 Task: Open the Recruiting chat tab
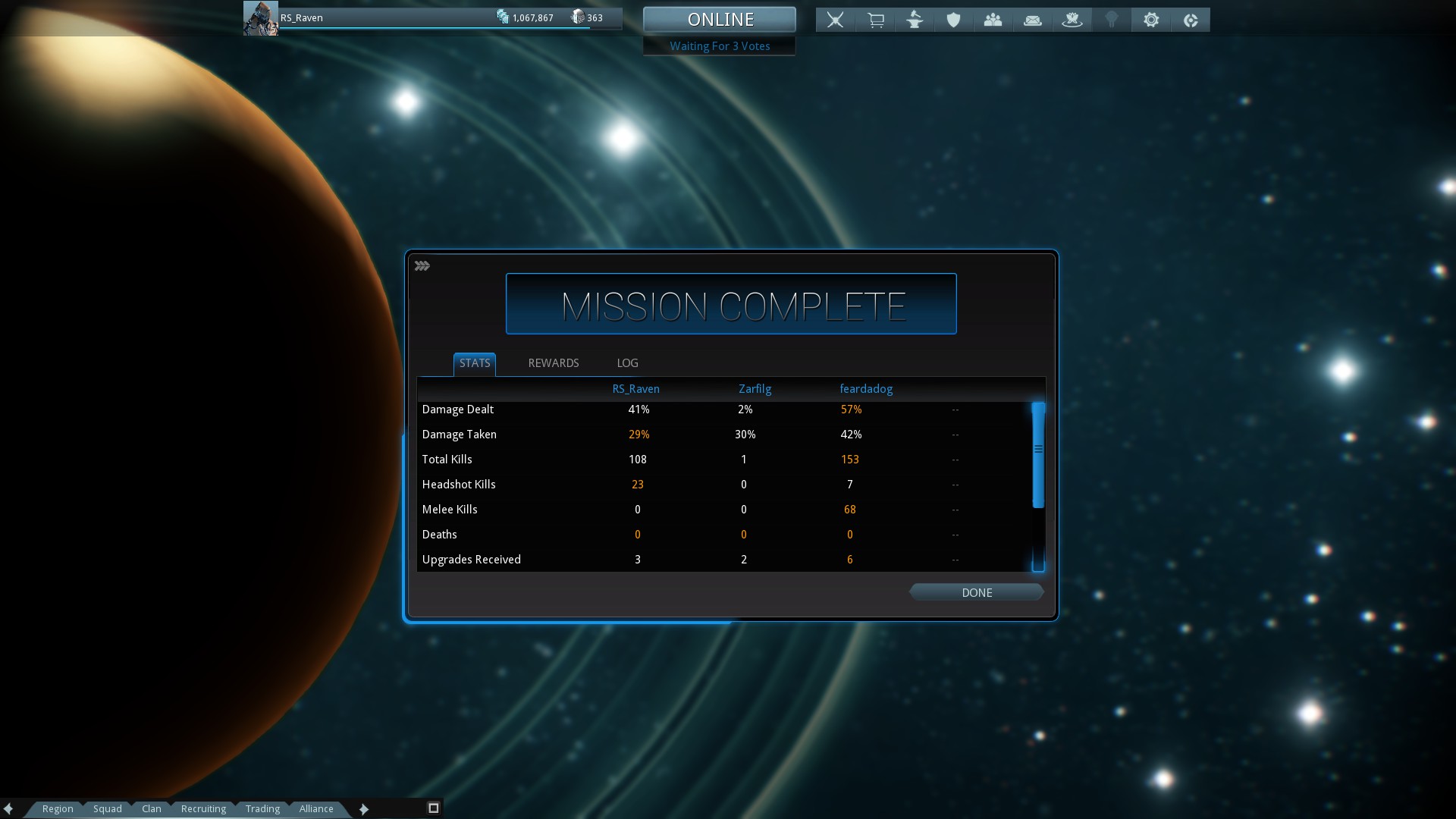(203, 809)
